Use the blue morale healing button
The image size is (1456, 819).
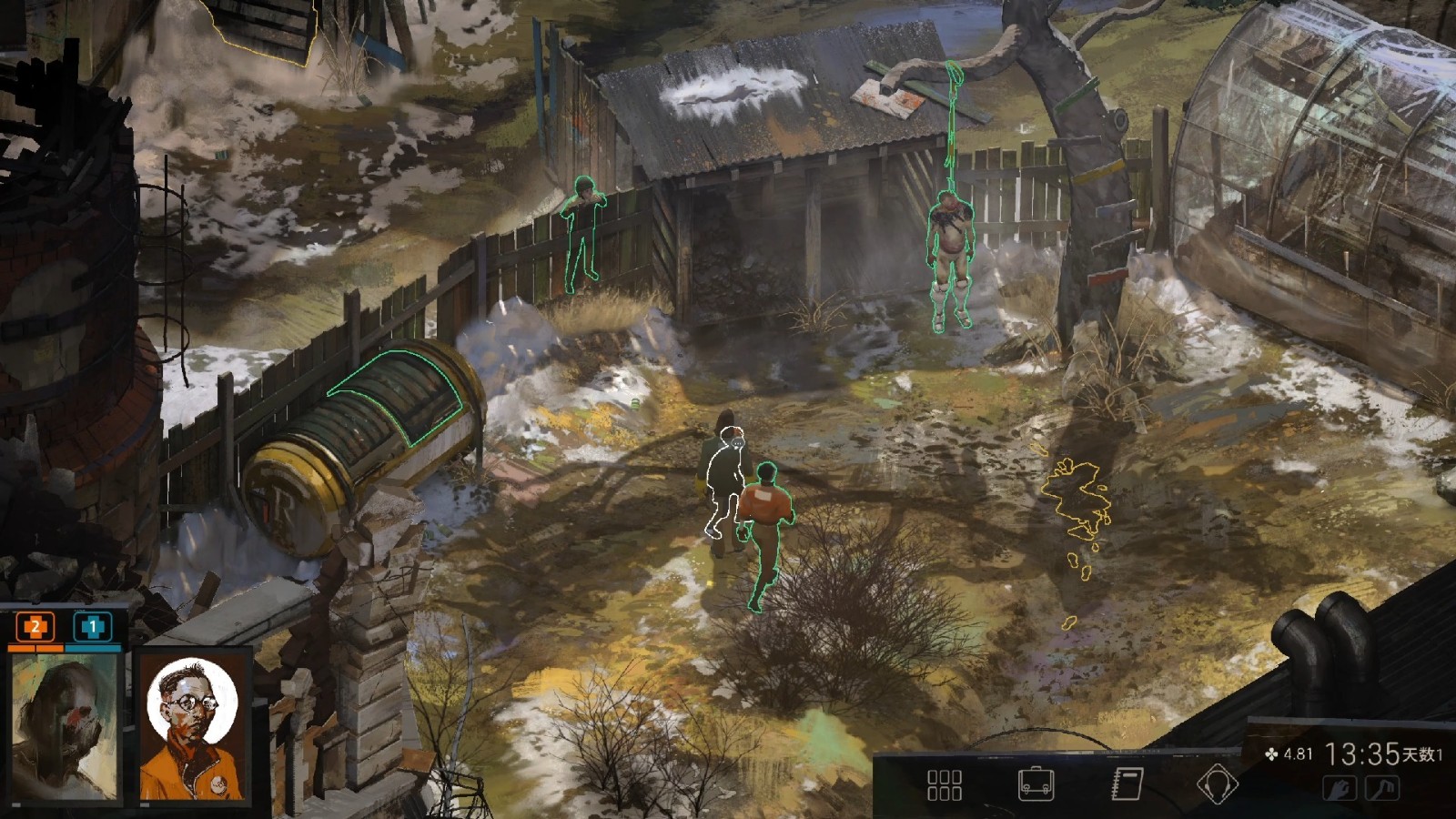[92, 626]
